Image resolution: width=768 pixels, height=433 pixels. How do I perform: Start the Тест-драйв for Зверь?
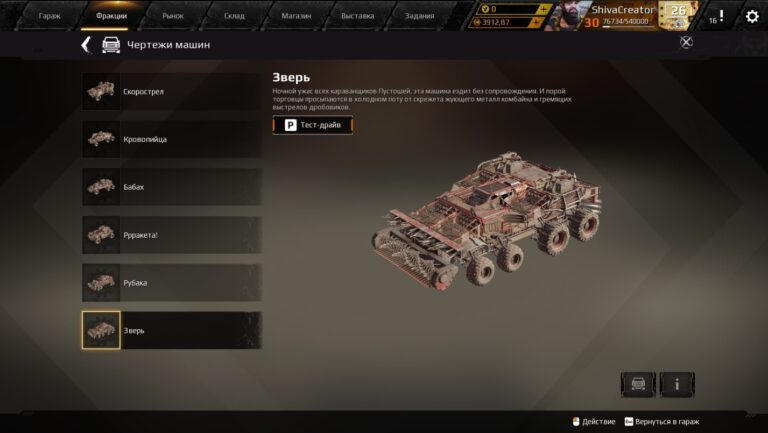[313, 125]
